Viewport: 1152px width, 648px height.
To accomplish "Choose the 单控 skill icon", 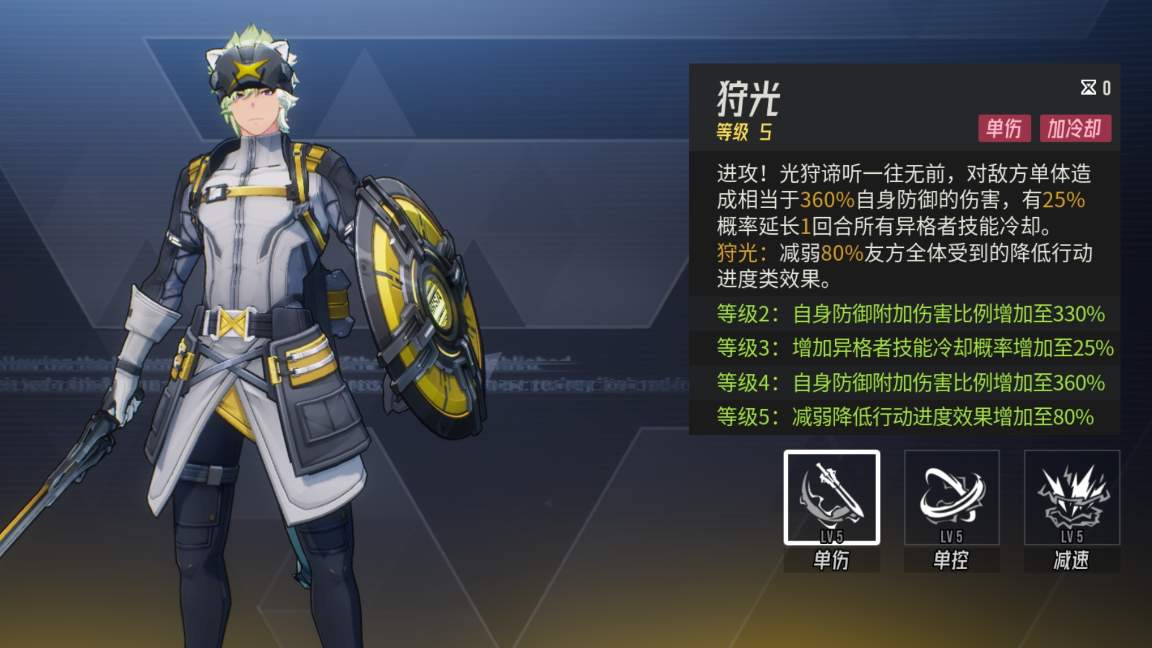I will [x=951, y=497].
